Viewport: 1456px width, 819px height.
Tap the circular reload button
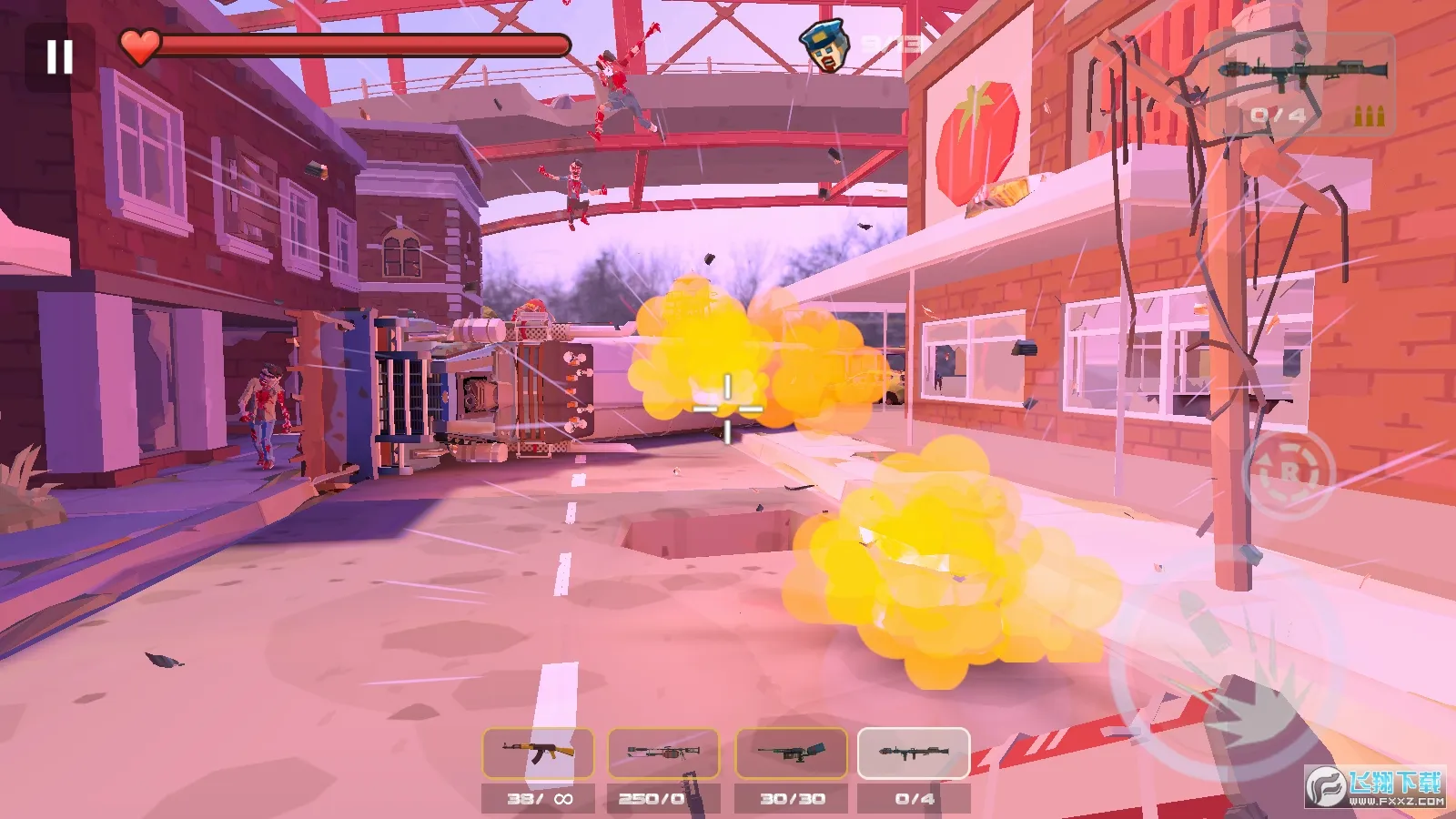point(1289,473)
